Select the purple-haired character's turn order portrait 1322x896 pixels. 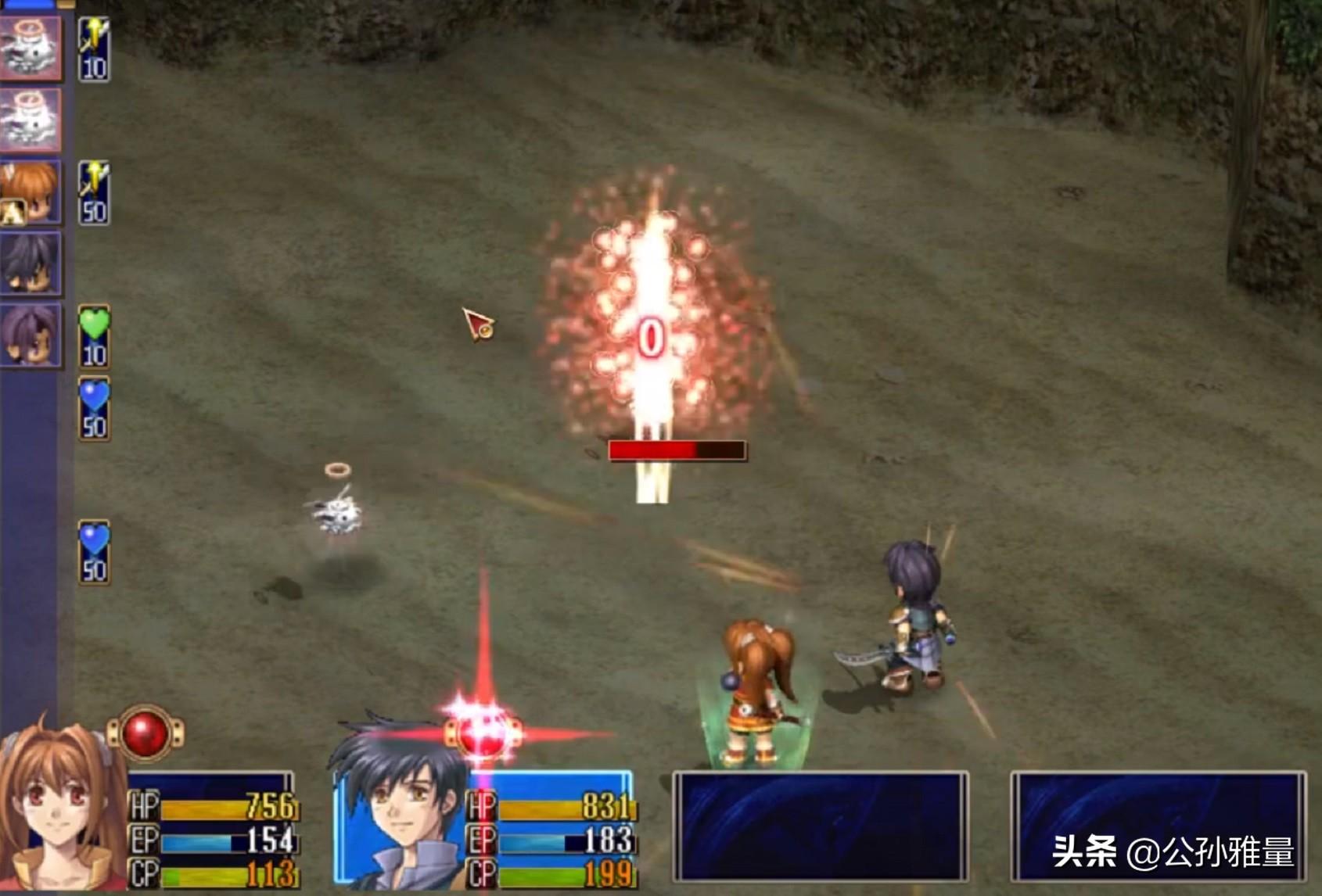30,335
